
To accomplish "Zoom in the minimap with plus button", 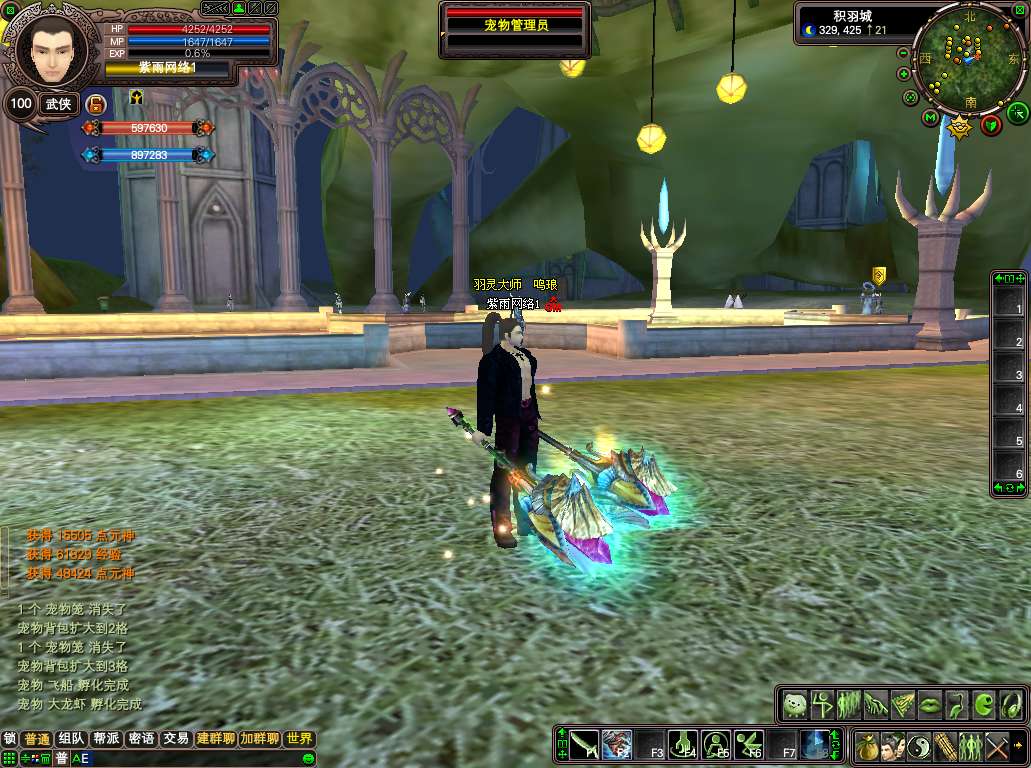I will point(904,74).
